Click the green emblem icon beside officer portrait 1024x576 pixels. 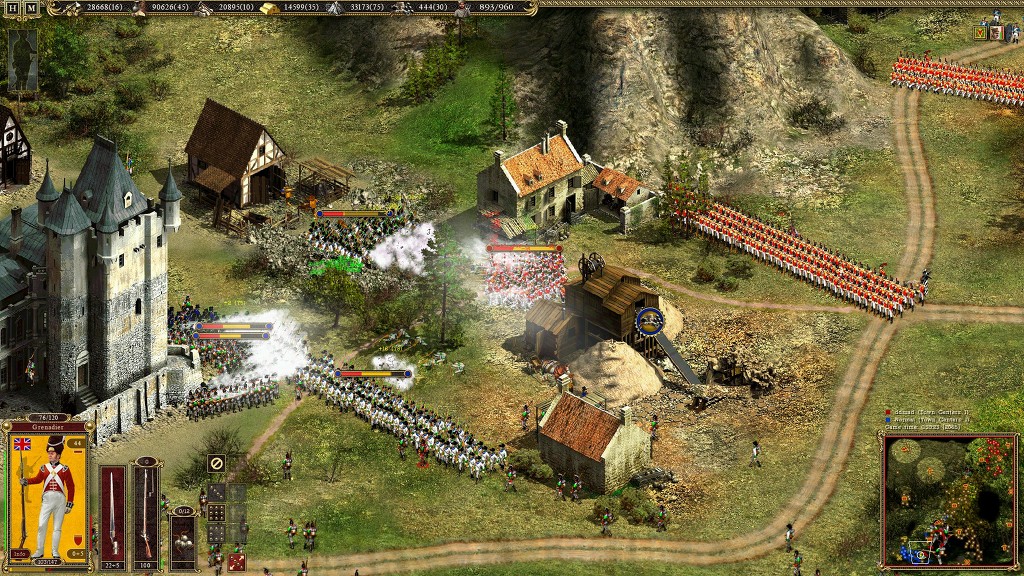point(980,33)
